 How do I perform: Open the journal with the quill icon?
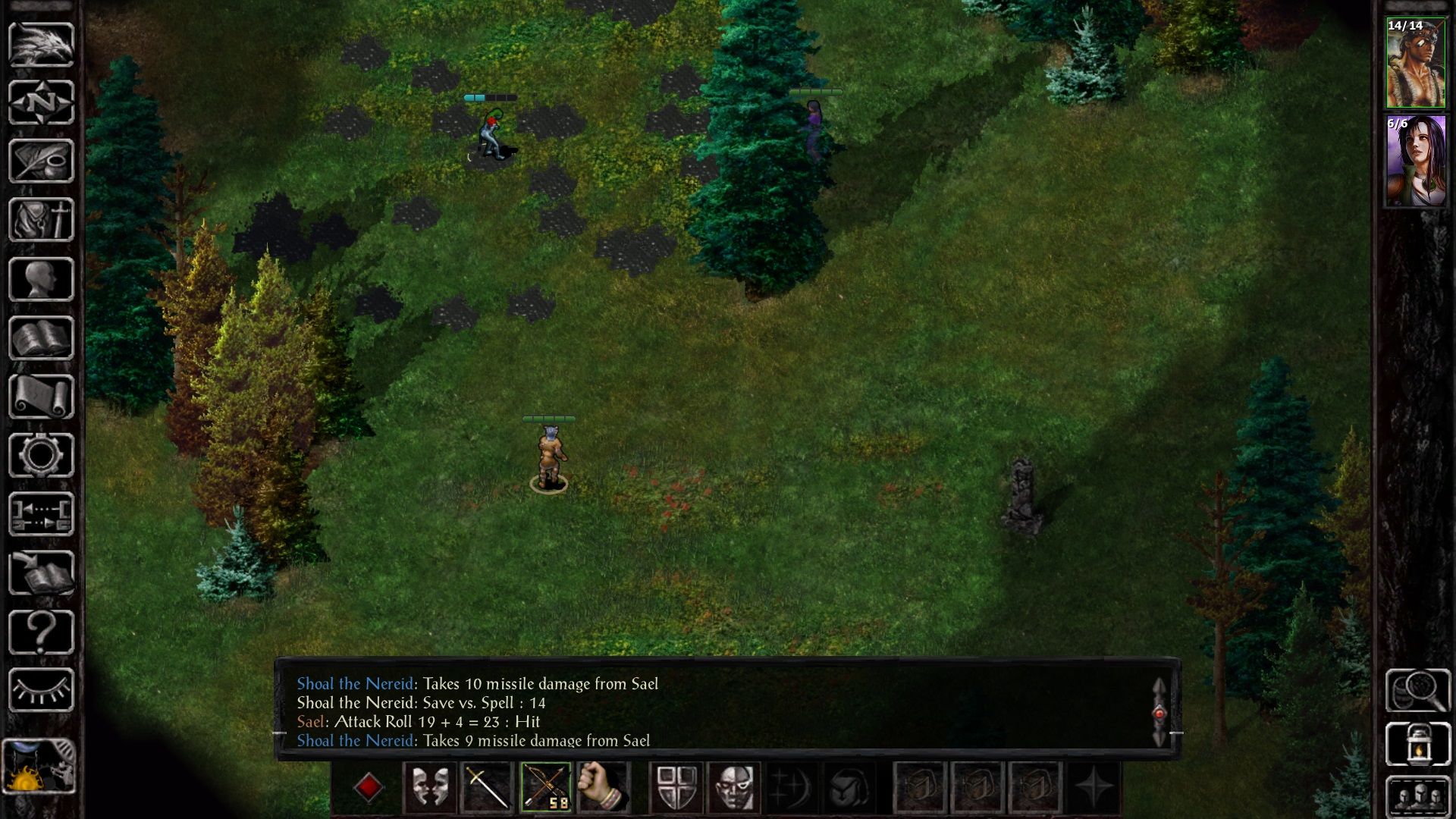click(x=41, y=161)
